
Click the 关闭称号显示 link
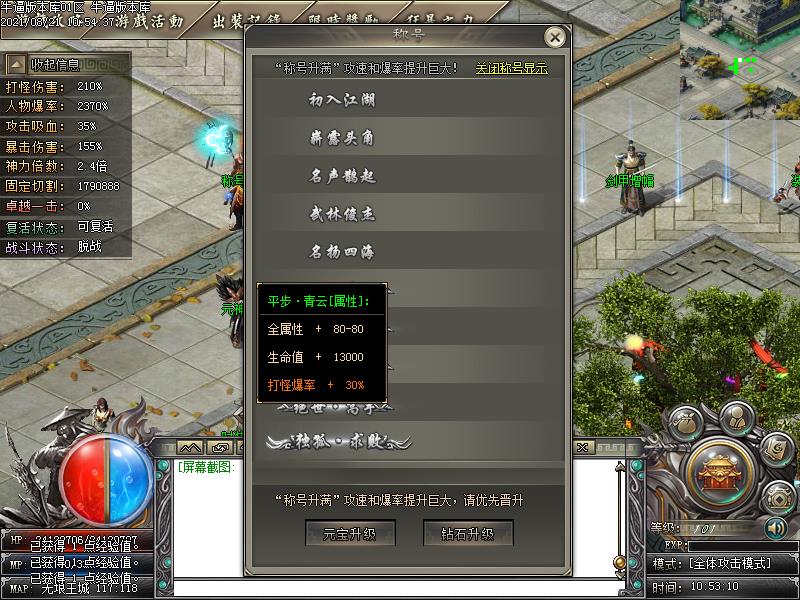511,68
